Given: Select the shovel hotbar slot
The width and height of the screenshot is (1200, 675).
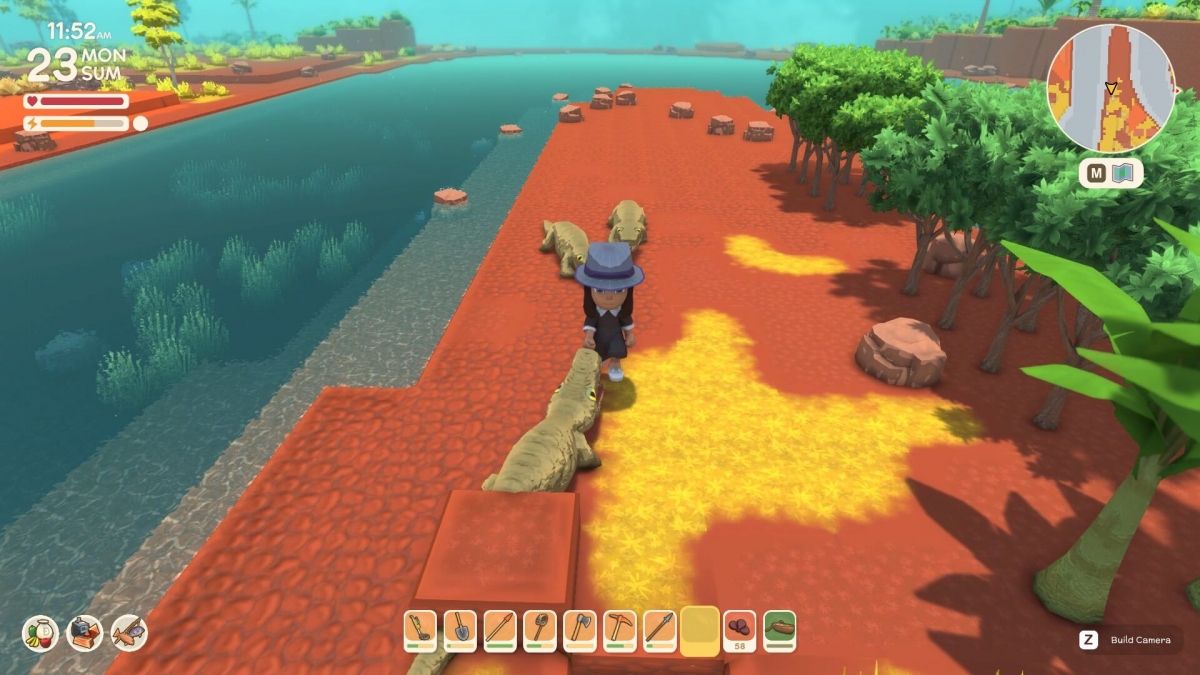Looking at the screenshot, I should click(460, 630).
